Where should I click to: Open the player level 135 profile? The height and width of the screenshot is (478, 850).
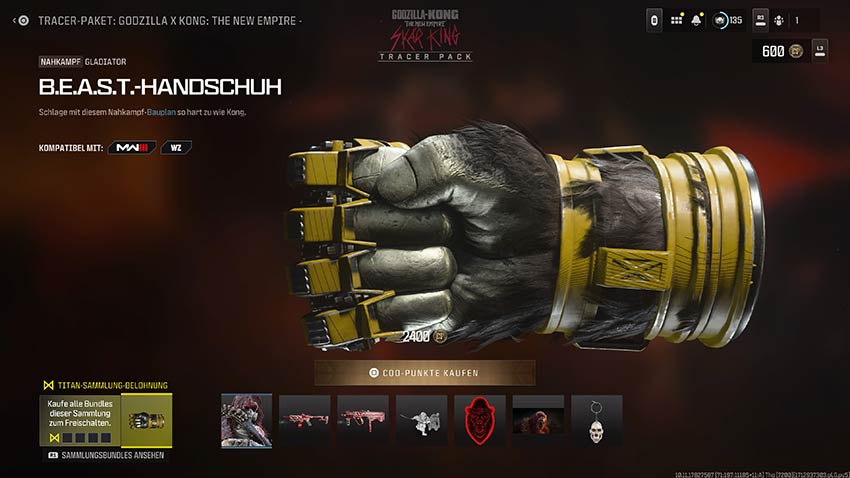point(727,20)
